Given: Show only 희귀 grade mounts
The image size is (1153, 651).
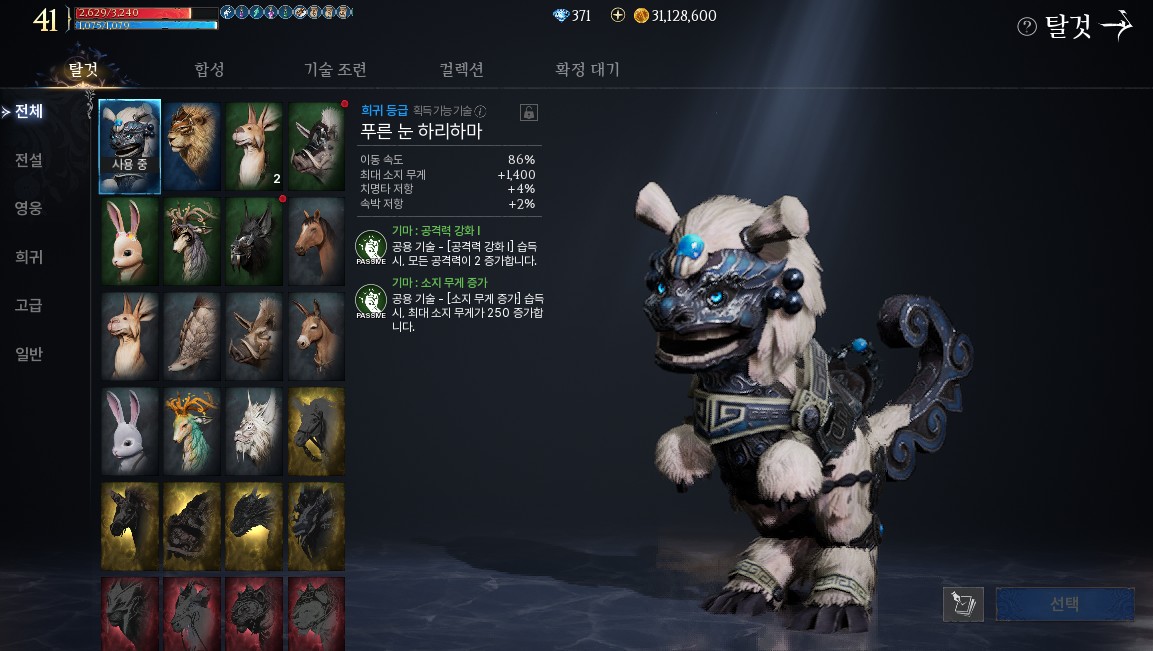Looking at the screenshot, I should click(28, 257).
